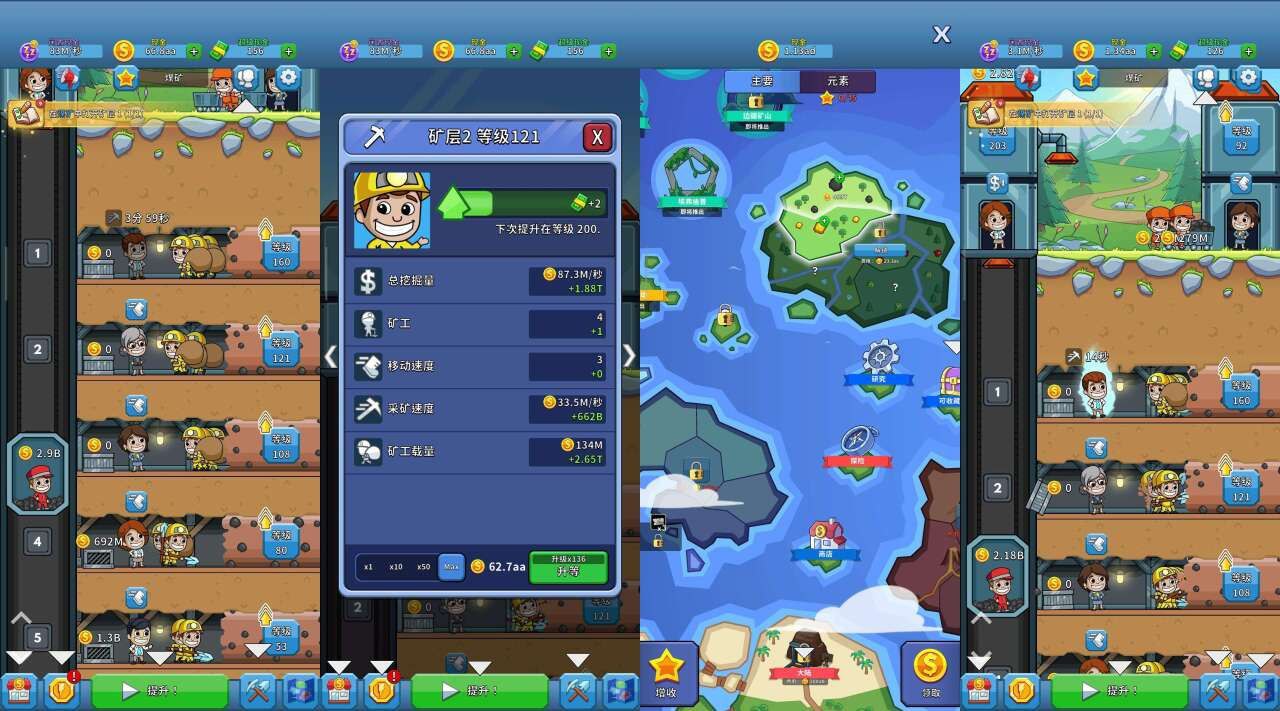Select the x10 upgrade multiplier
Image resolution: width=1280 pixels, height=711 pixels.
[396, 567]
